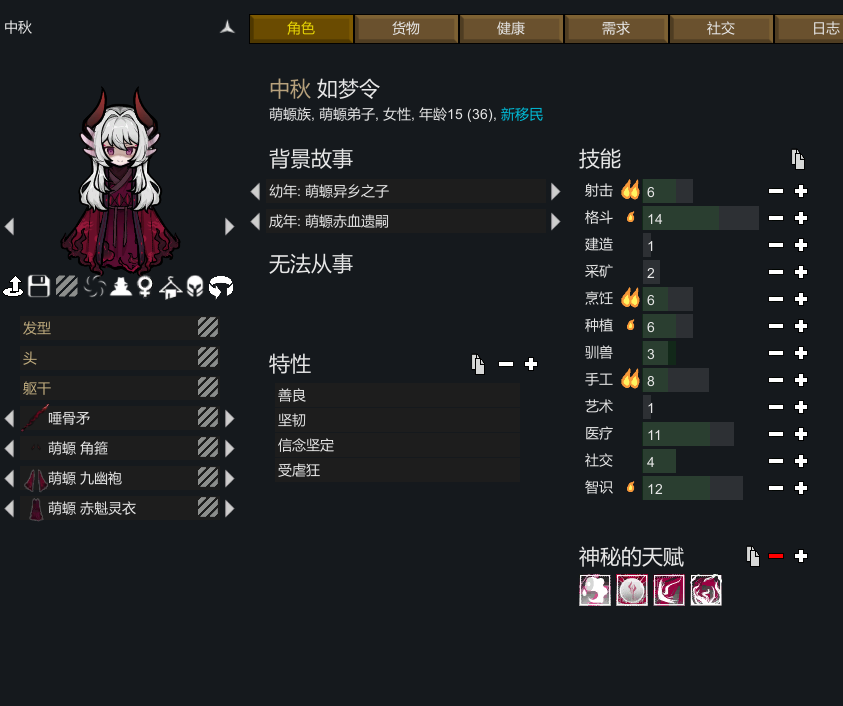
Task: Remove a trait using 特性 minus button
Action: pos(506,364)
